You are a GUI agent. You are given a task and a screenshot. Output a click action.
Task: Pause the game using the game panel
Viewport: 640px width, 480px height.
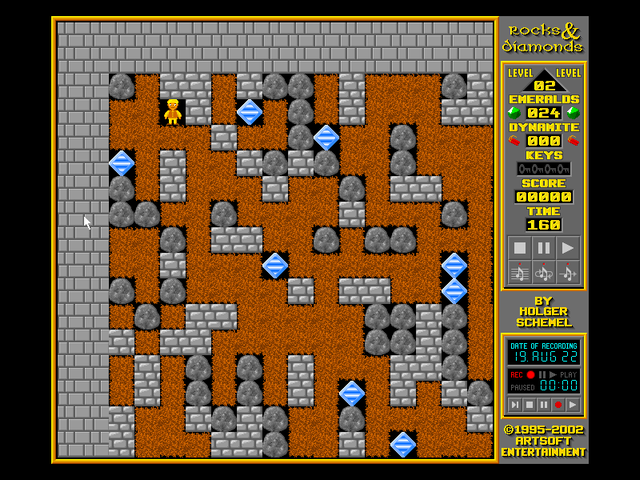coord(543,248)
